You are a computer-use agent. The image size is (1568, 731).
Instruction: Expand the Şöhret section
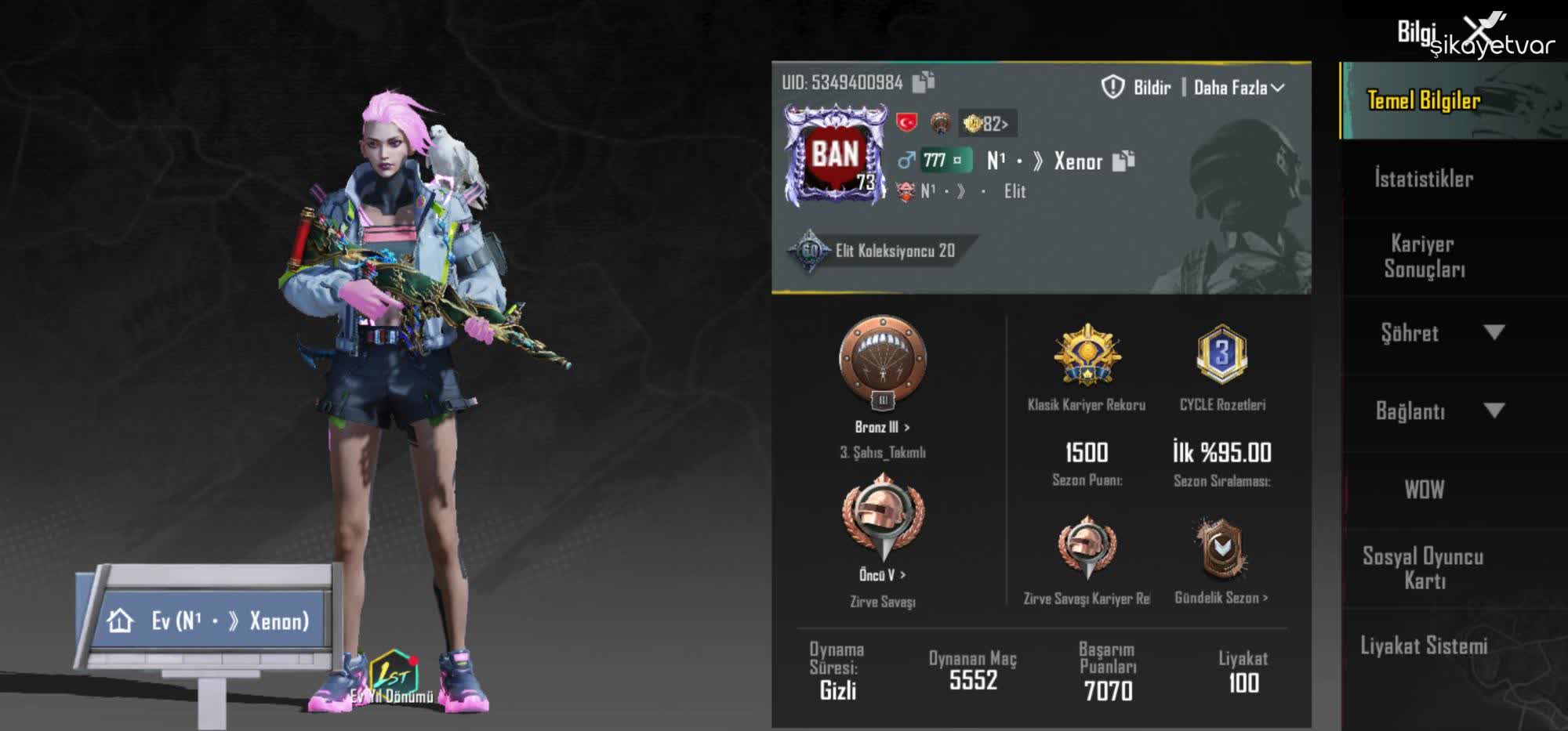pyautogui.click(x=1449, y=333)
